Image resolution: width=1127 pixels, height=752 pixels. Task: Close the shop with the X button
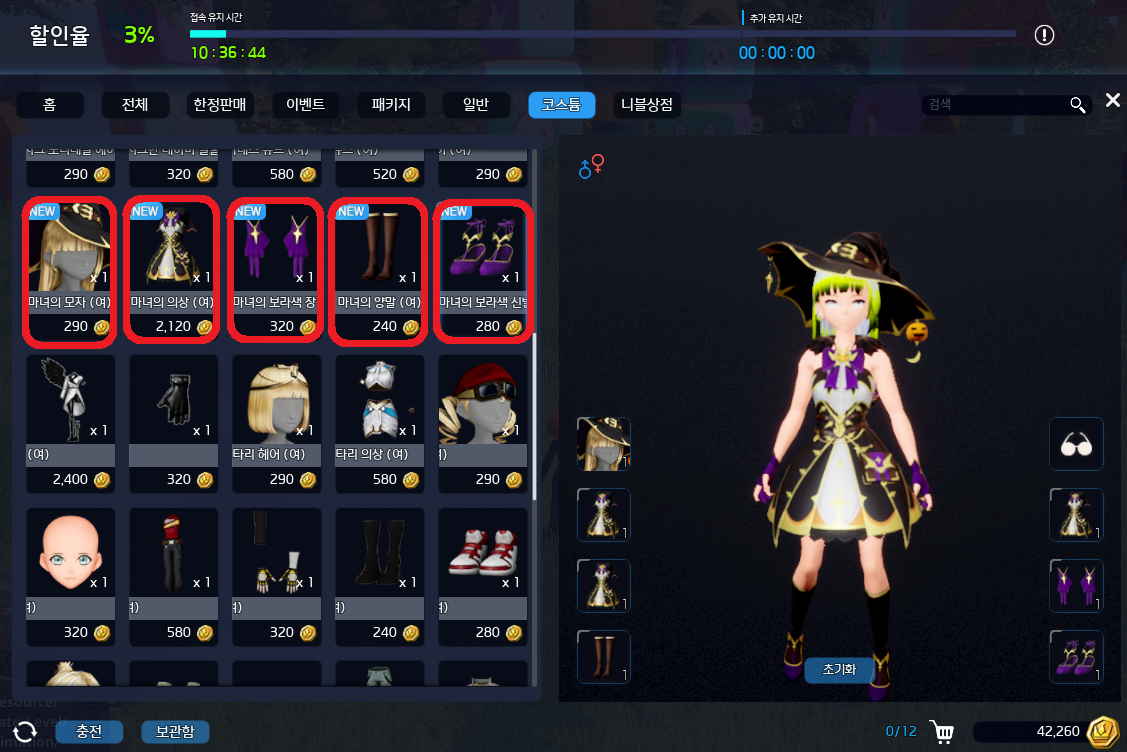[1112, 100]
